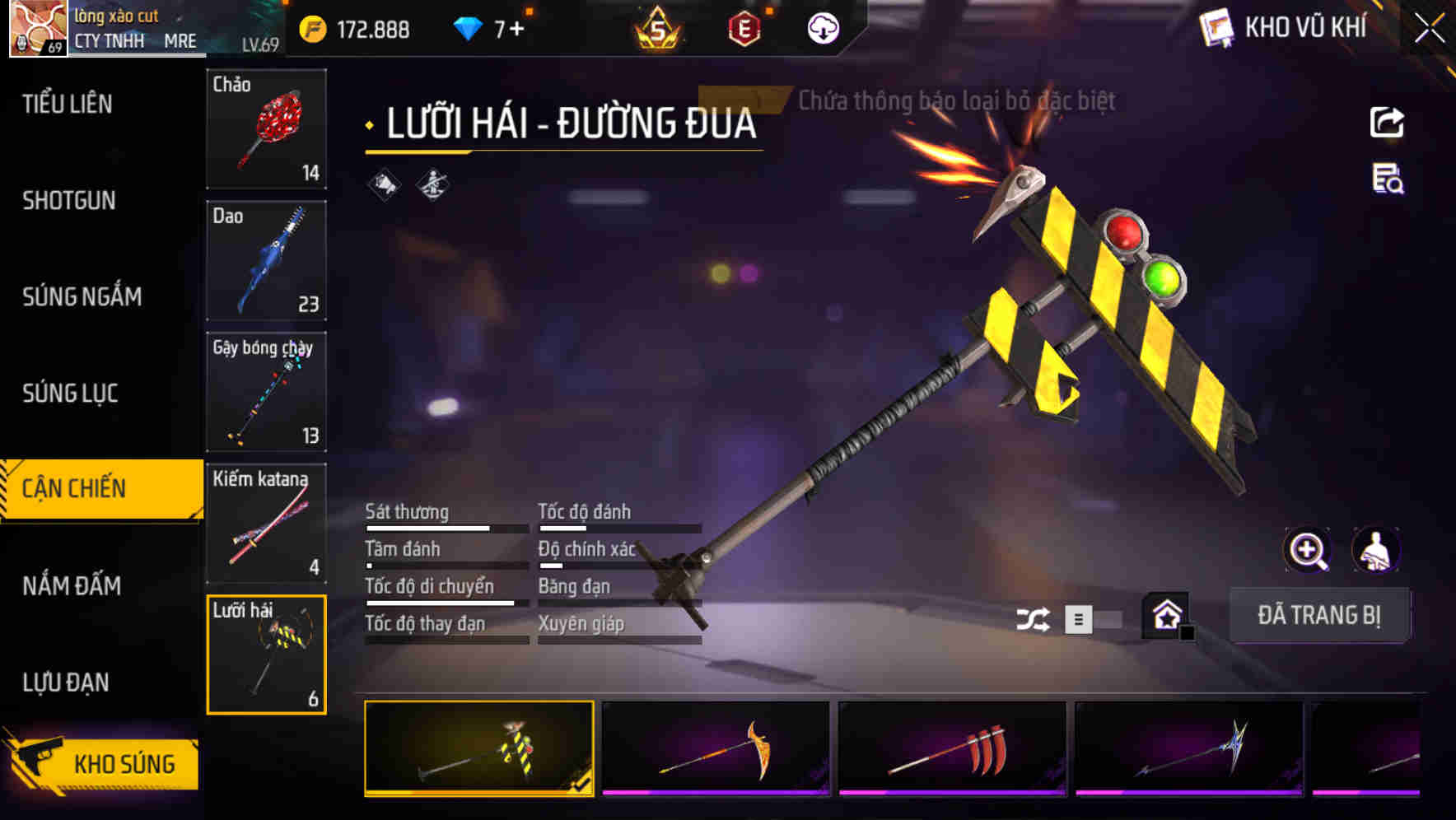The height and width of the screenshot is (820, 1456).
Task: Click the rank badge labeled 5
Action: pyautogui.click(x=660, y=27)
